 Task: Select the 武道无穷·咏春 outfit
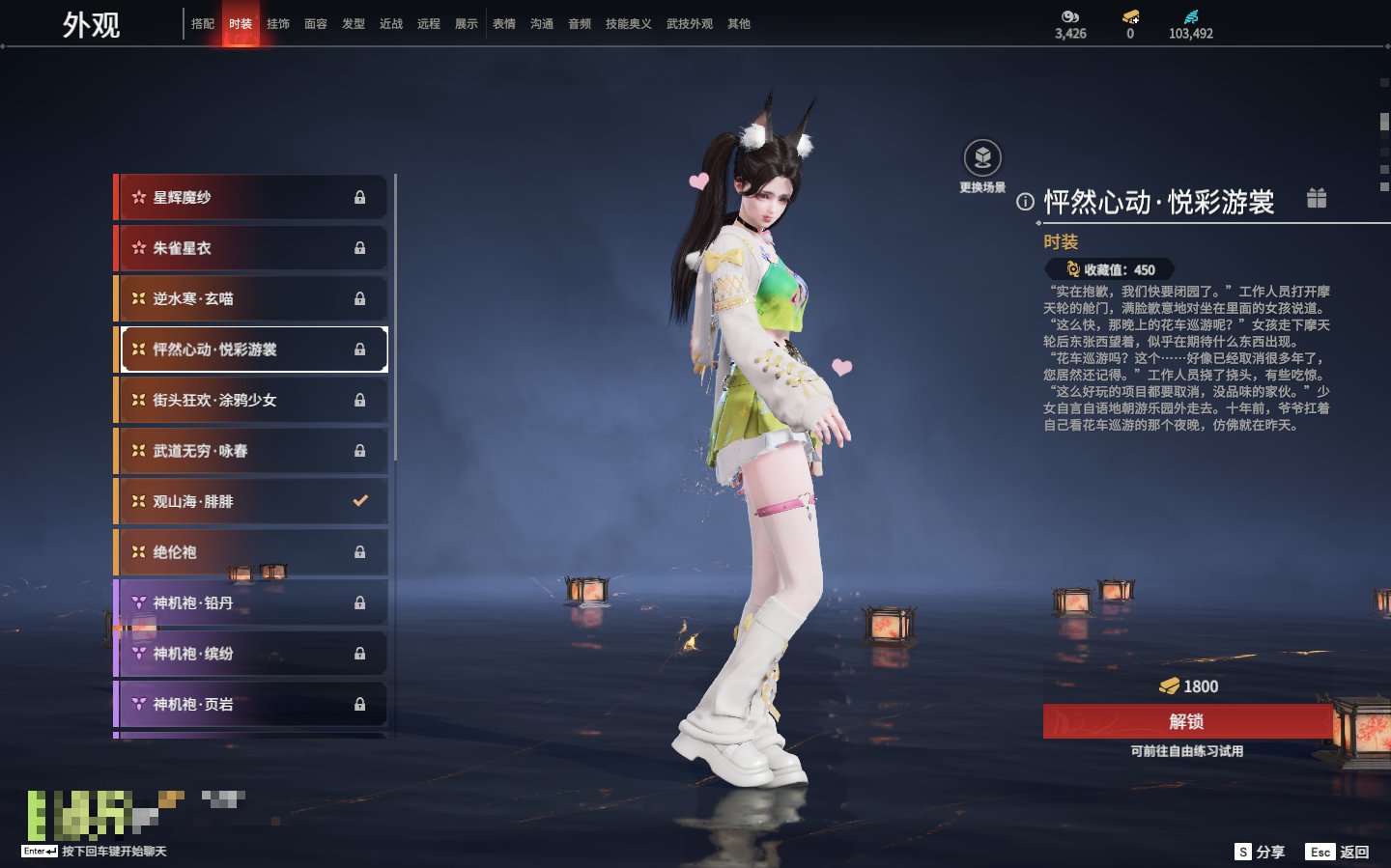[251, 451]
